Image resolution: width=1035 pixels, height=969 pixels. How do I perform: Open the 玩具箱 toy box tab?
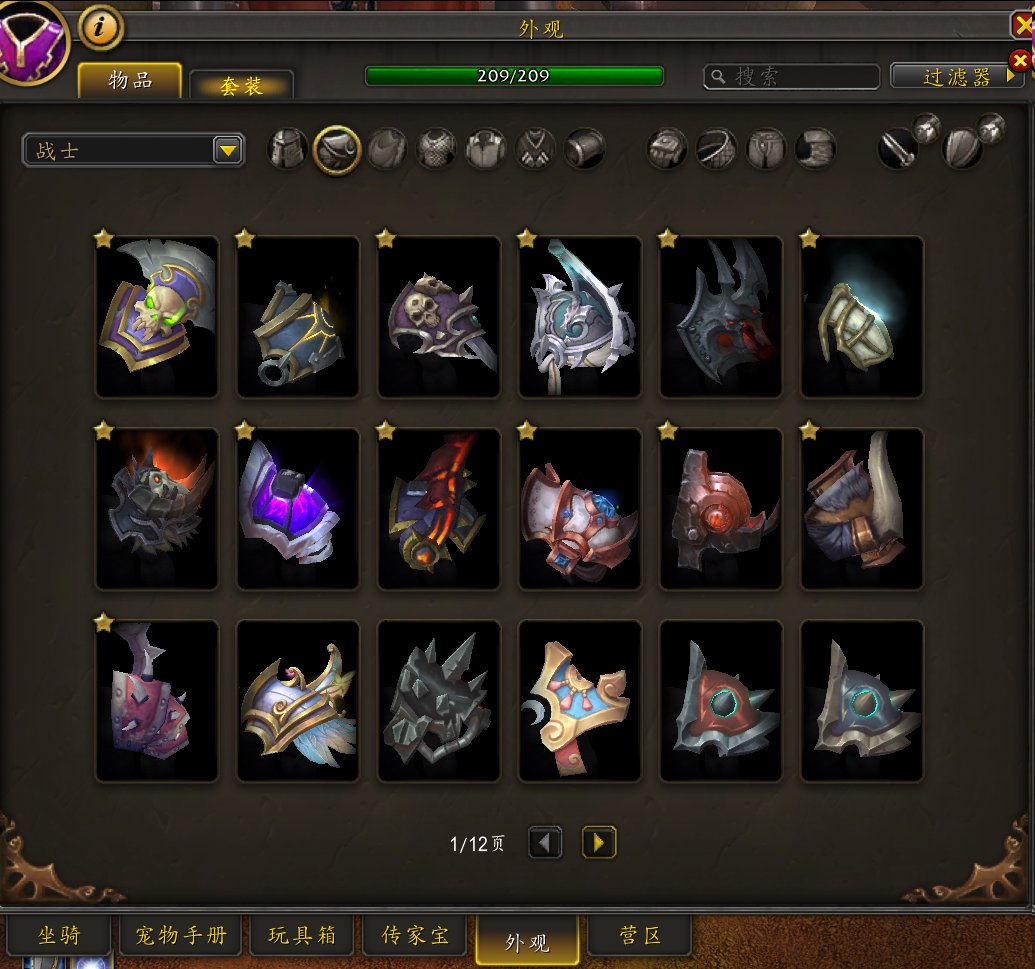[x=303, y=936]
